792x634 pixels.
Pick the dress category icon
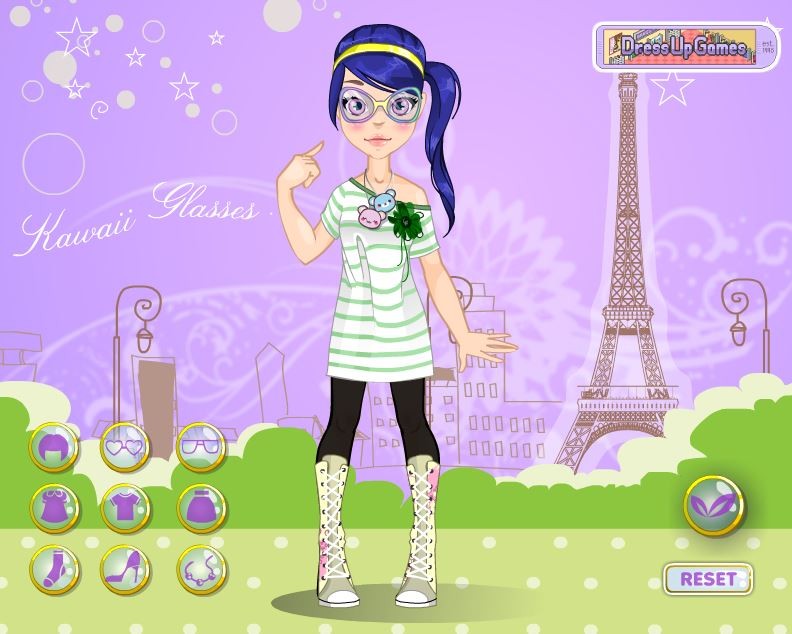pyautogui.click(x=52, y=508)
